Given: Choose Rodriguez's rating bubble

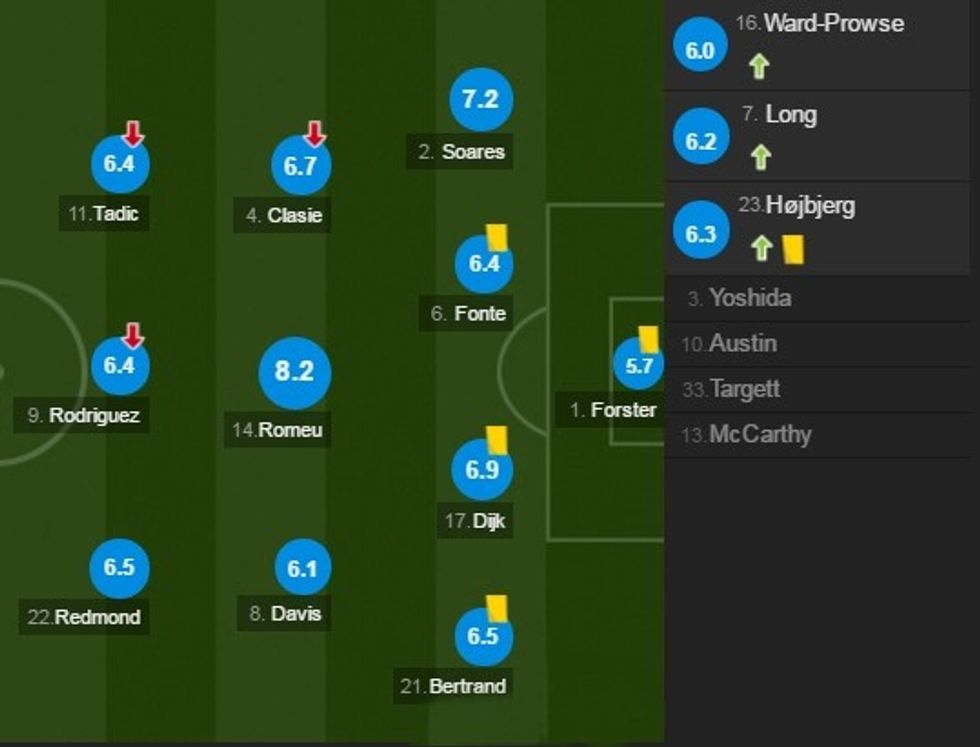Looking at the screenshot, I should coord(119,365).
